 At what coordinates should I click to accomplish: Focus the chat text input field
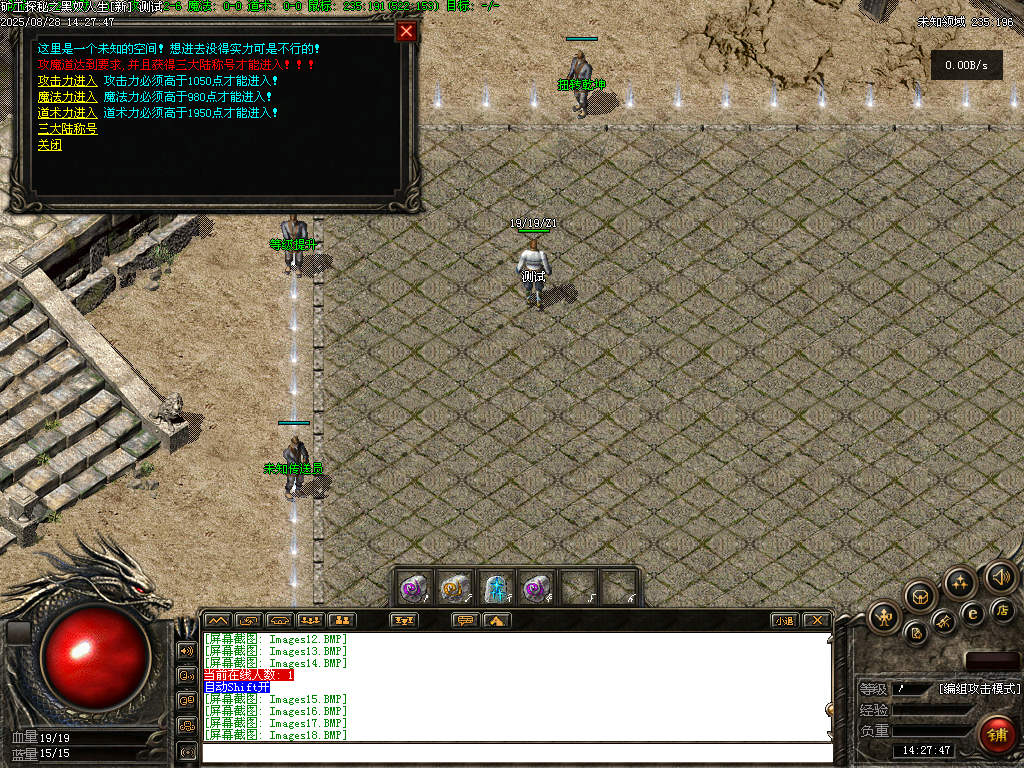tap(515, 752)
